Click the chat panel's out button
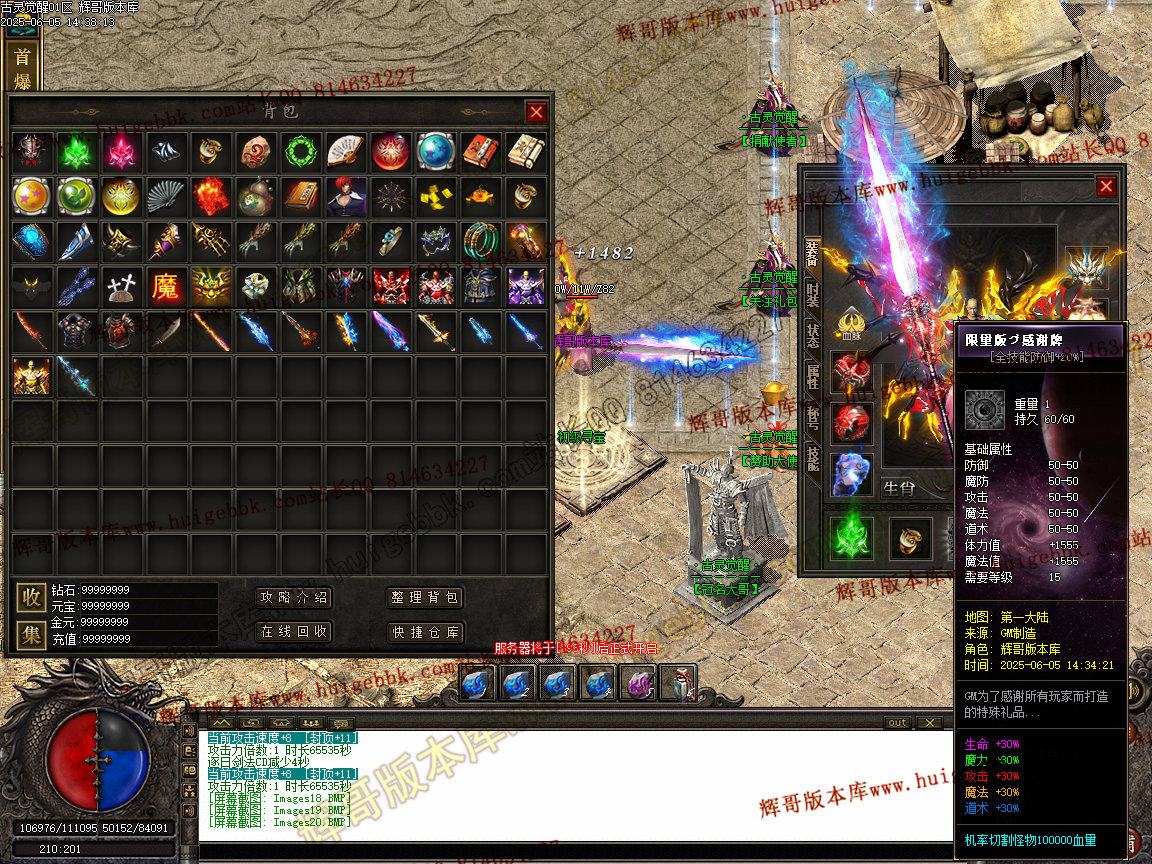Viewport: 1152px width, 864px height. (x=897, y=723)
